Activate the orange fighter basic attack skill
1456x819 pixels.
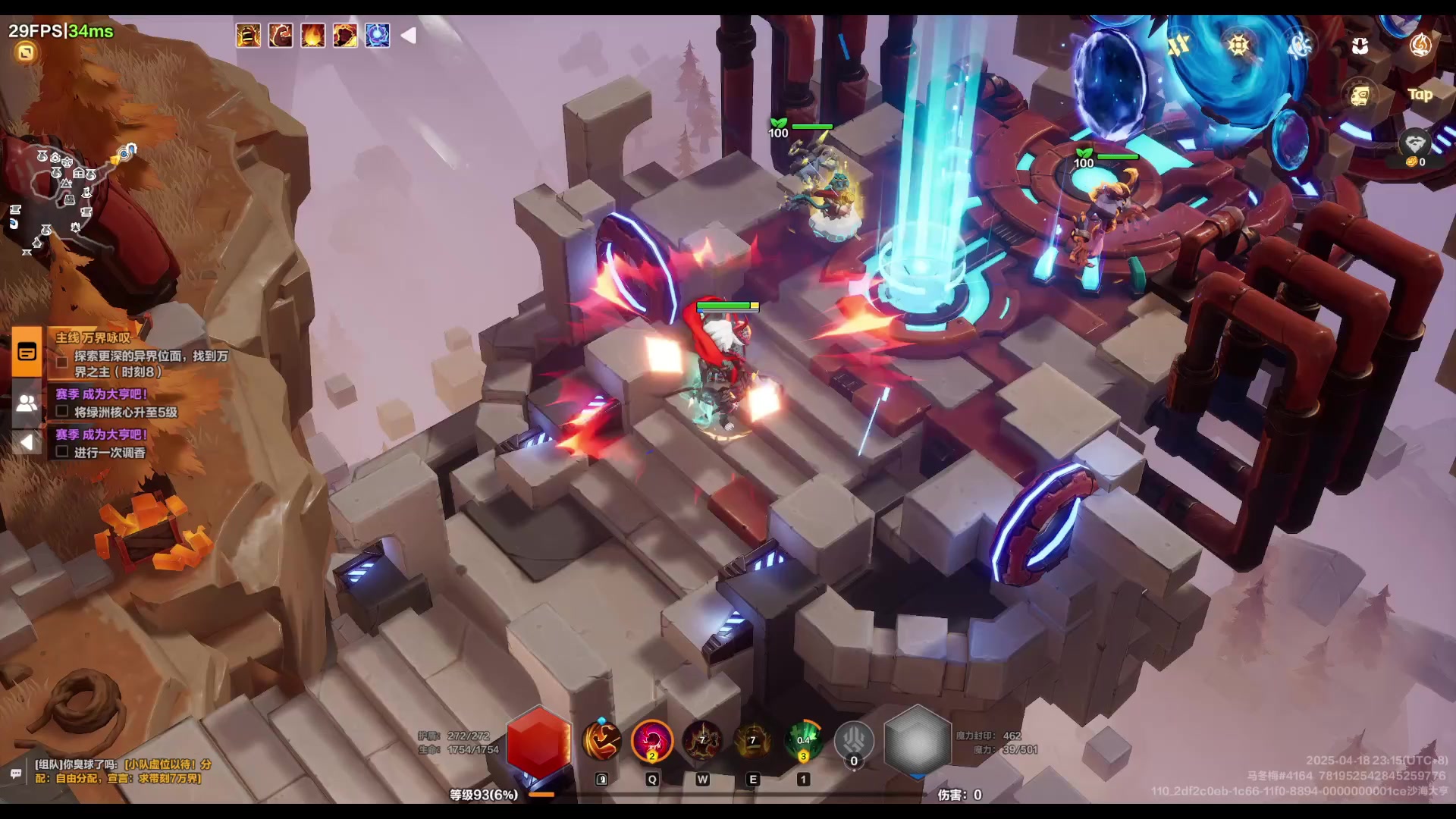[601, 741]
